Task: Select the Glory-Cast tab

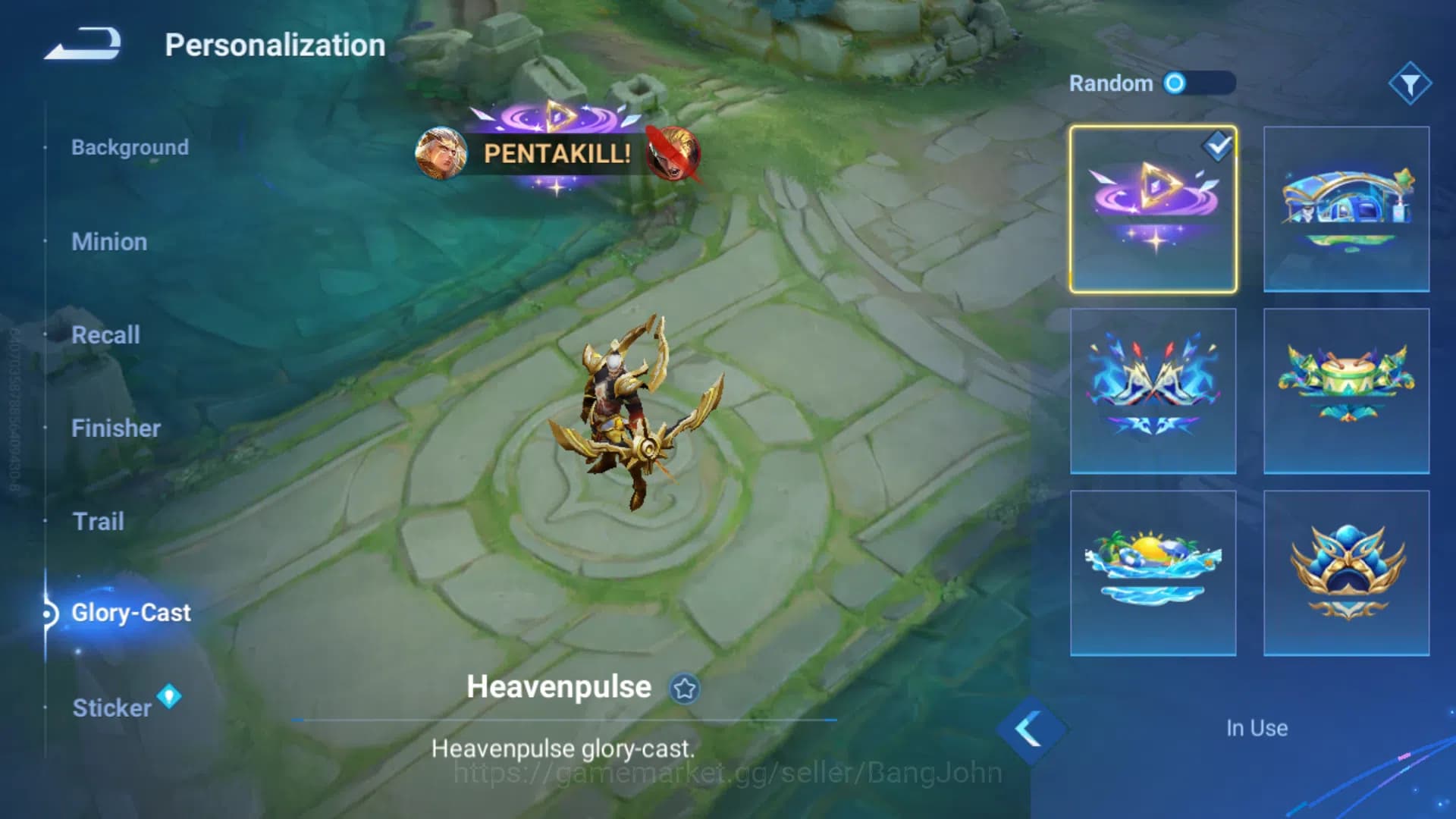Action: (x=130, y=613)
